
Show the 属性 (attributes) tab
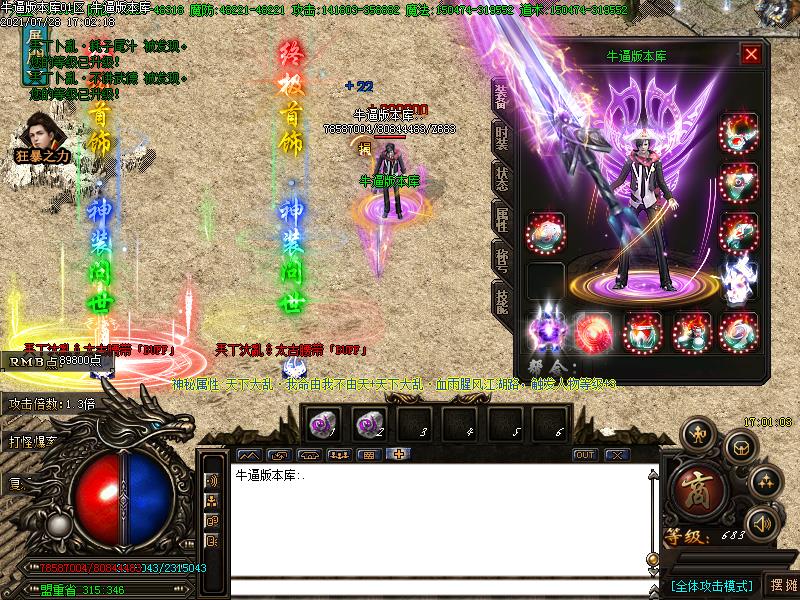pos(502,221)
